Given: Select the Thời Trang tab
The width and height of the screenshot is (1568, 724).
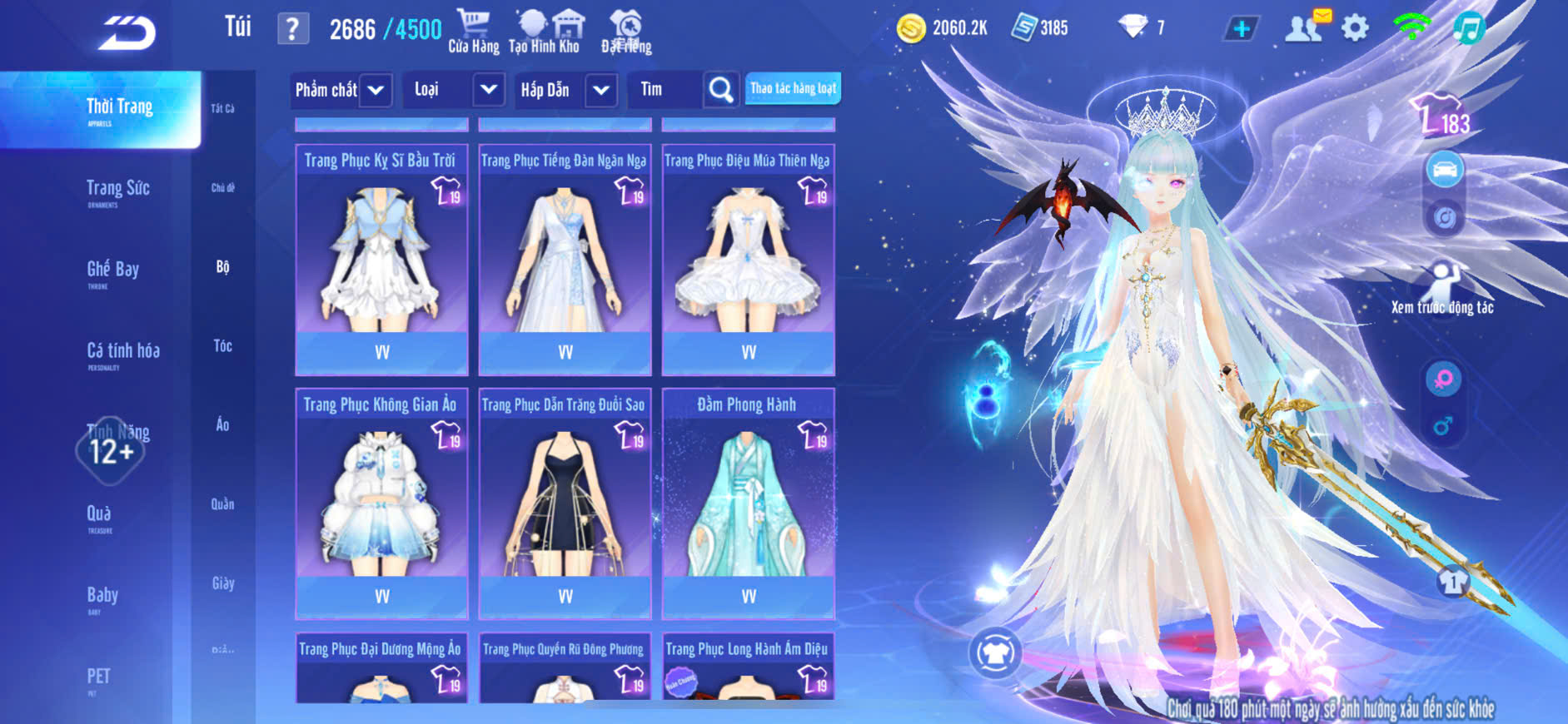Looking at the screenshot, I should coord(119,109).
